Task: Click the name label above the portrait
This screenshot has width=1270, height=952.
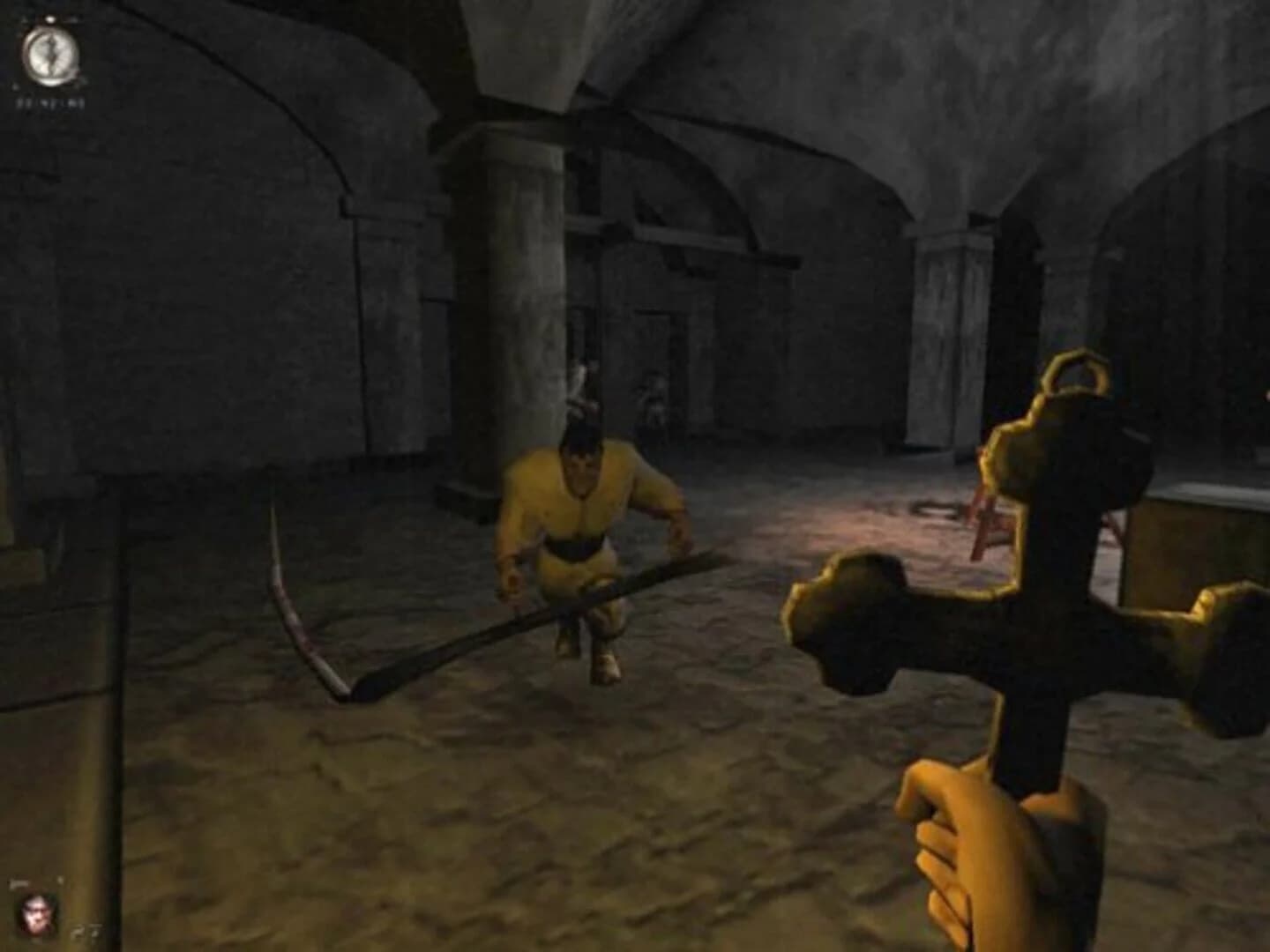Action: 19,882
